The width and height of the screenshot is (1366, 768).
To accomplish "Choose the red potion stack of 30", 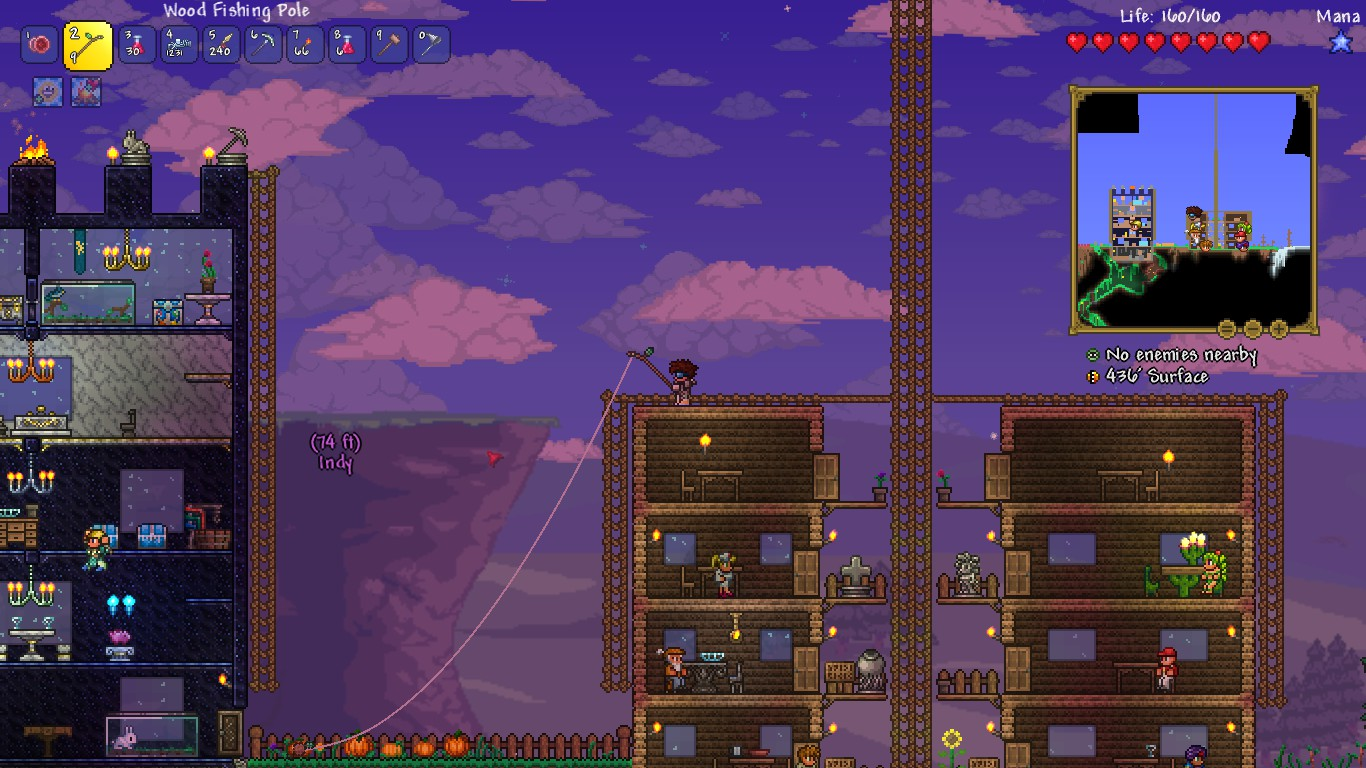I will 137,45.
